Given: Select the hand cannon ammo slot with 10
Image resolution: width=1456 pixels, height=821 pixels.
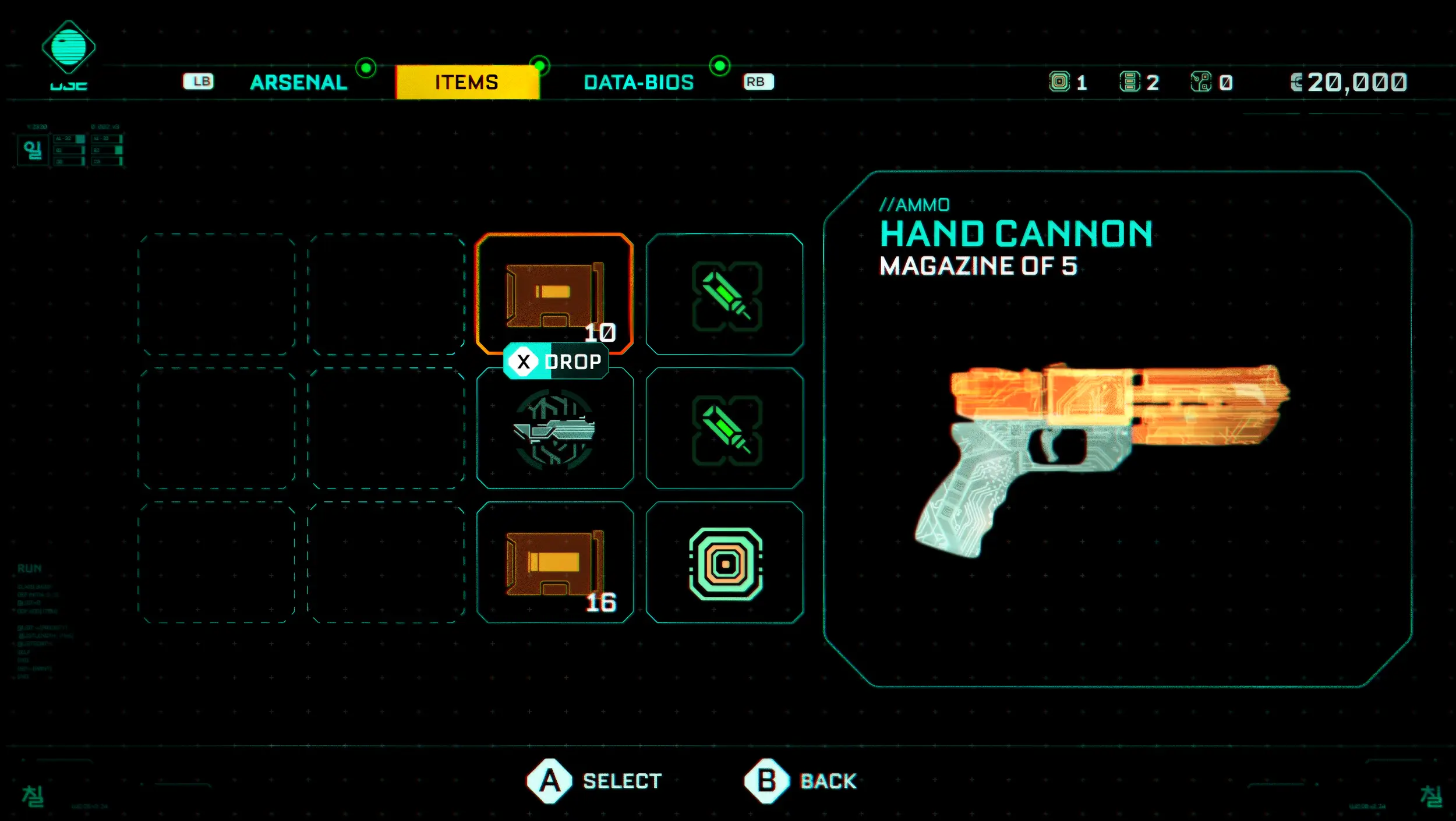Looking at the screenshot, I should (x=554, y=294).
